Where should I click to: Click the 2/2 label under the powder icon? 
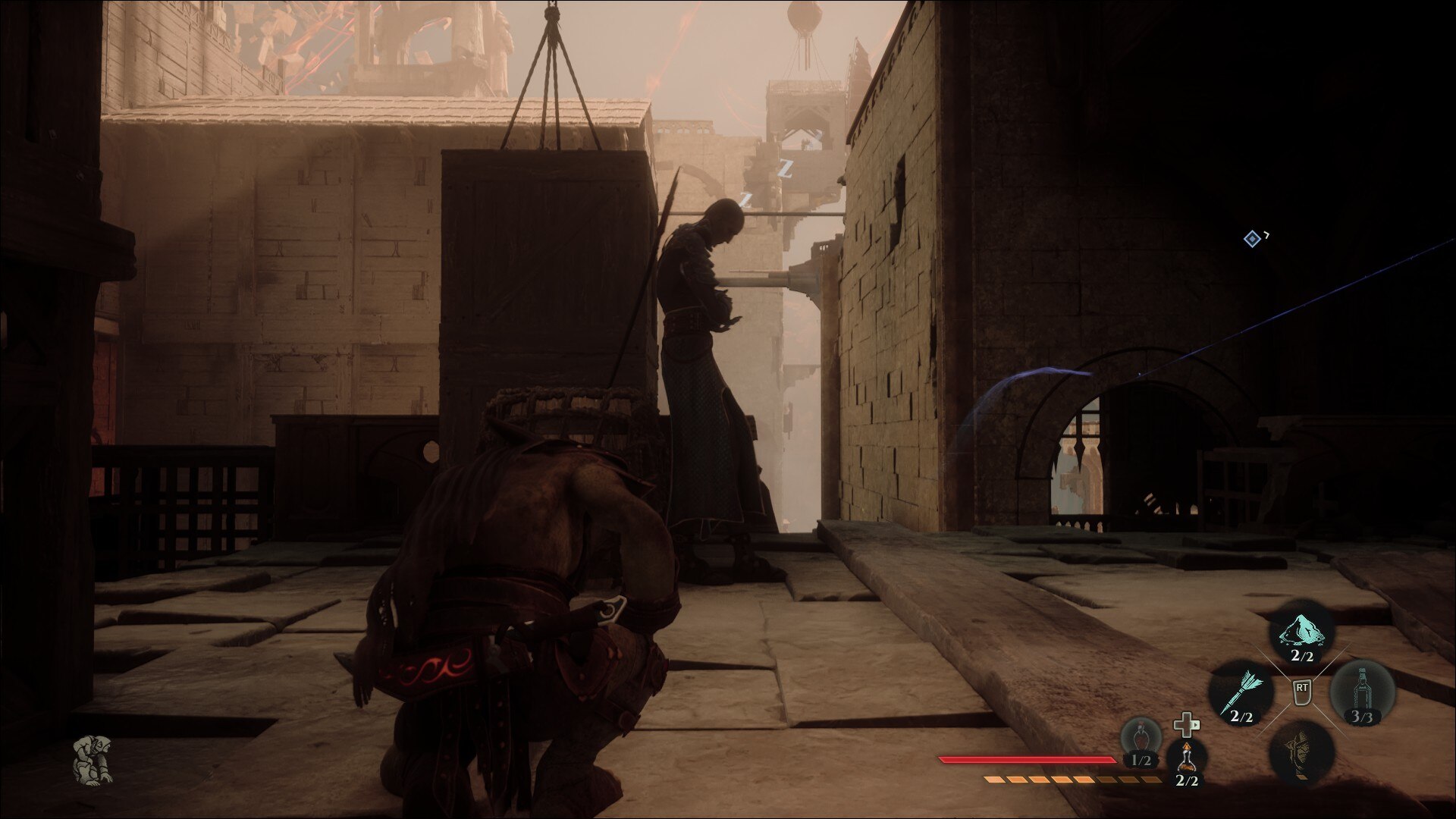tap(1301, 656)
